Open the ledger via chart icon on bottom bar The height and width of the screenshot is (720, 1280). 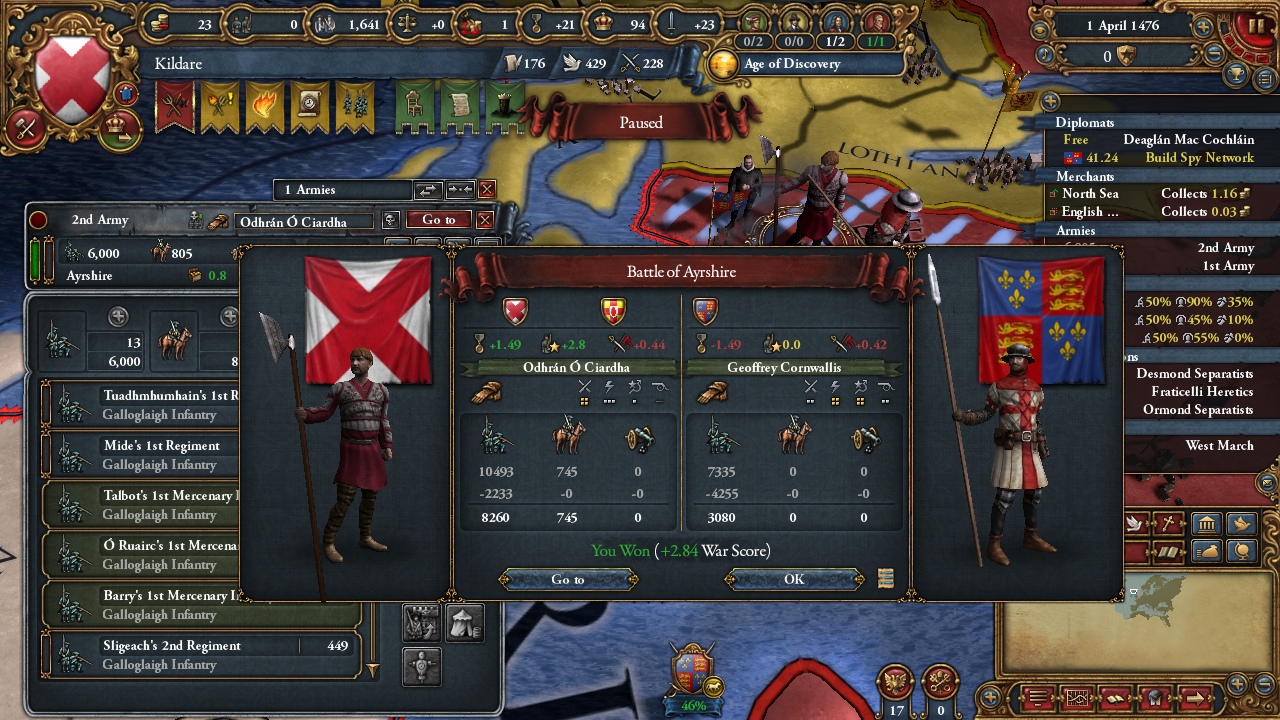pyautogui.click(x=1076, y=699)
